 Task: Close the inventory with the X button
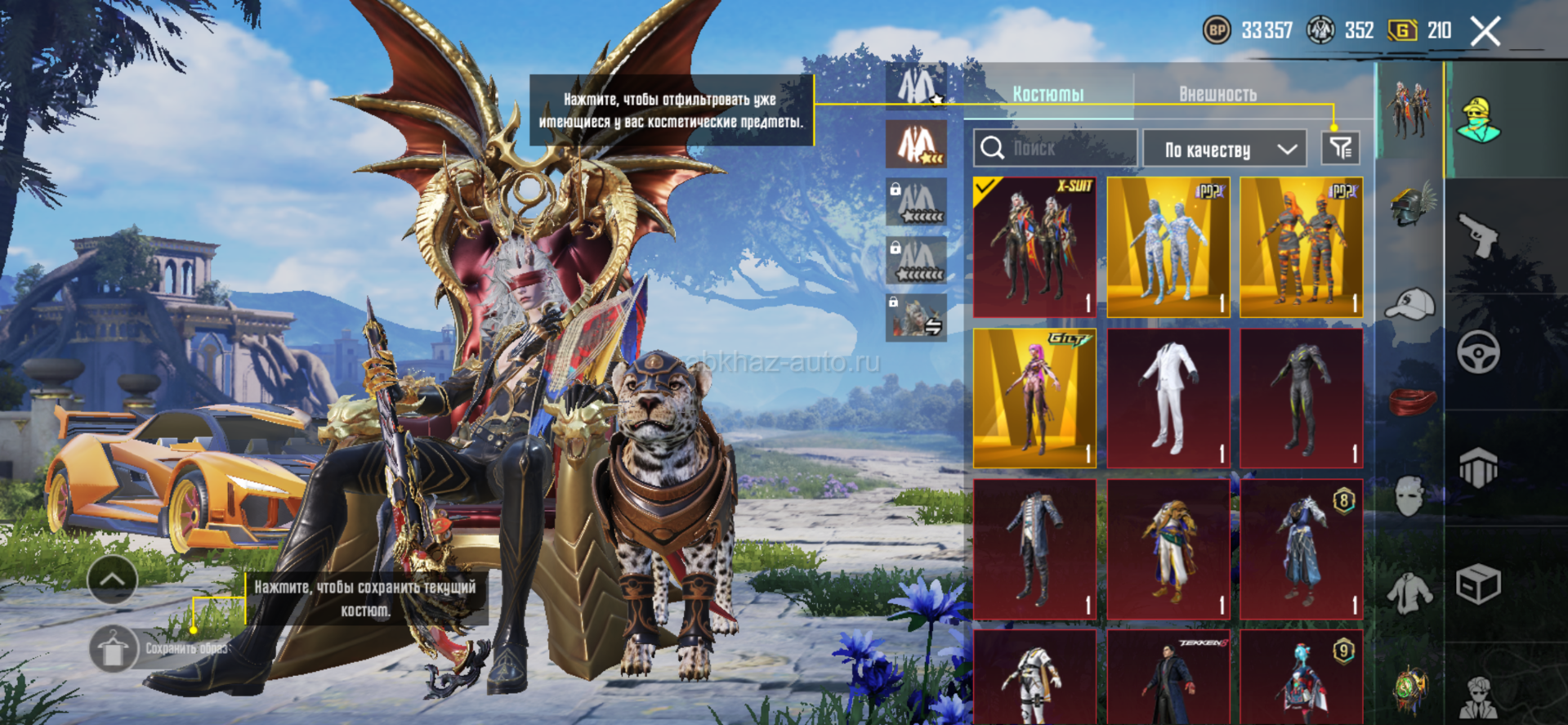(x=1485, y=32)
